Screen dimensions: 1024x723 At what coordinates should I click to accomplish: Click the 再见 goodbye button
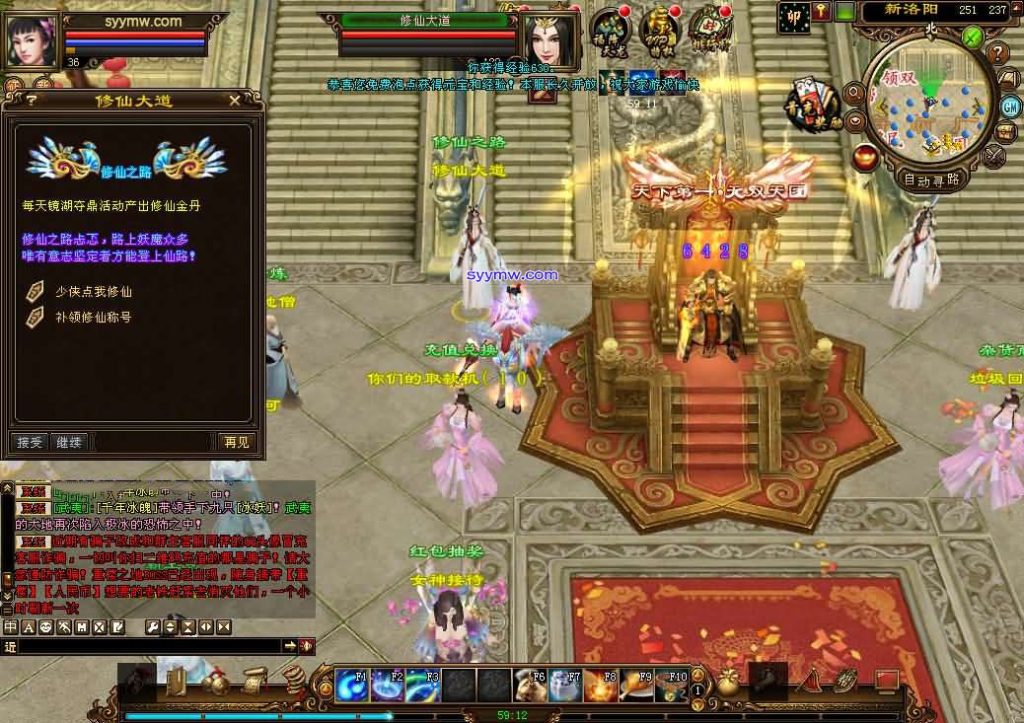coord(237,441)
